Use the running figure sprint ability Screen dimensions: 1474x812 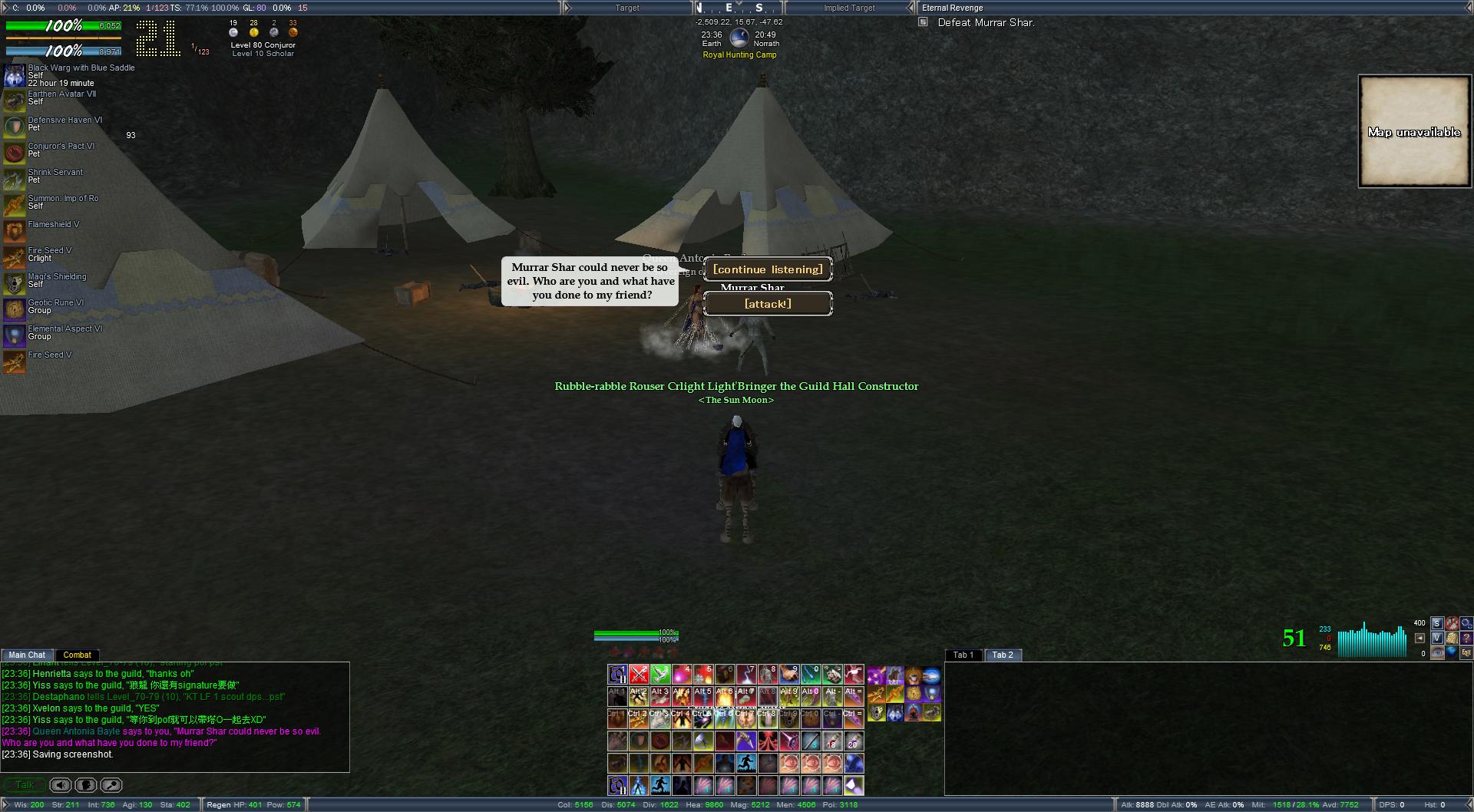pyautogui.click(x=746, y=764)
